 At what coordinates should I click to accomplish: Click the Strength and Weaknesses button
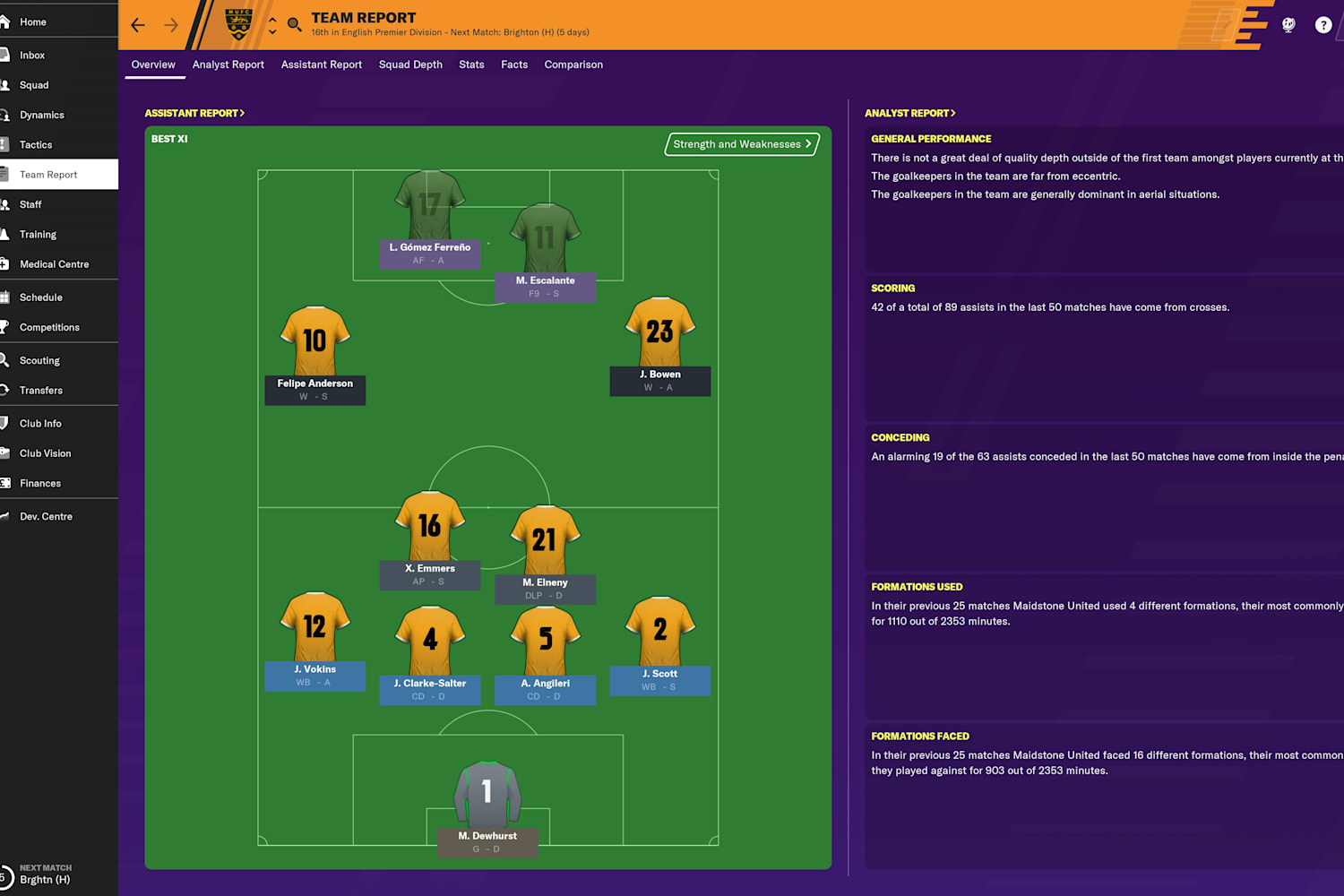pyautogui.click(x=740, y=144)
